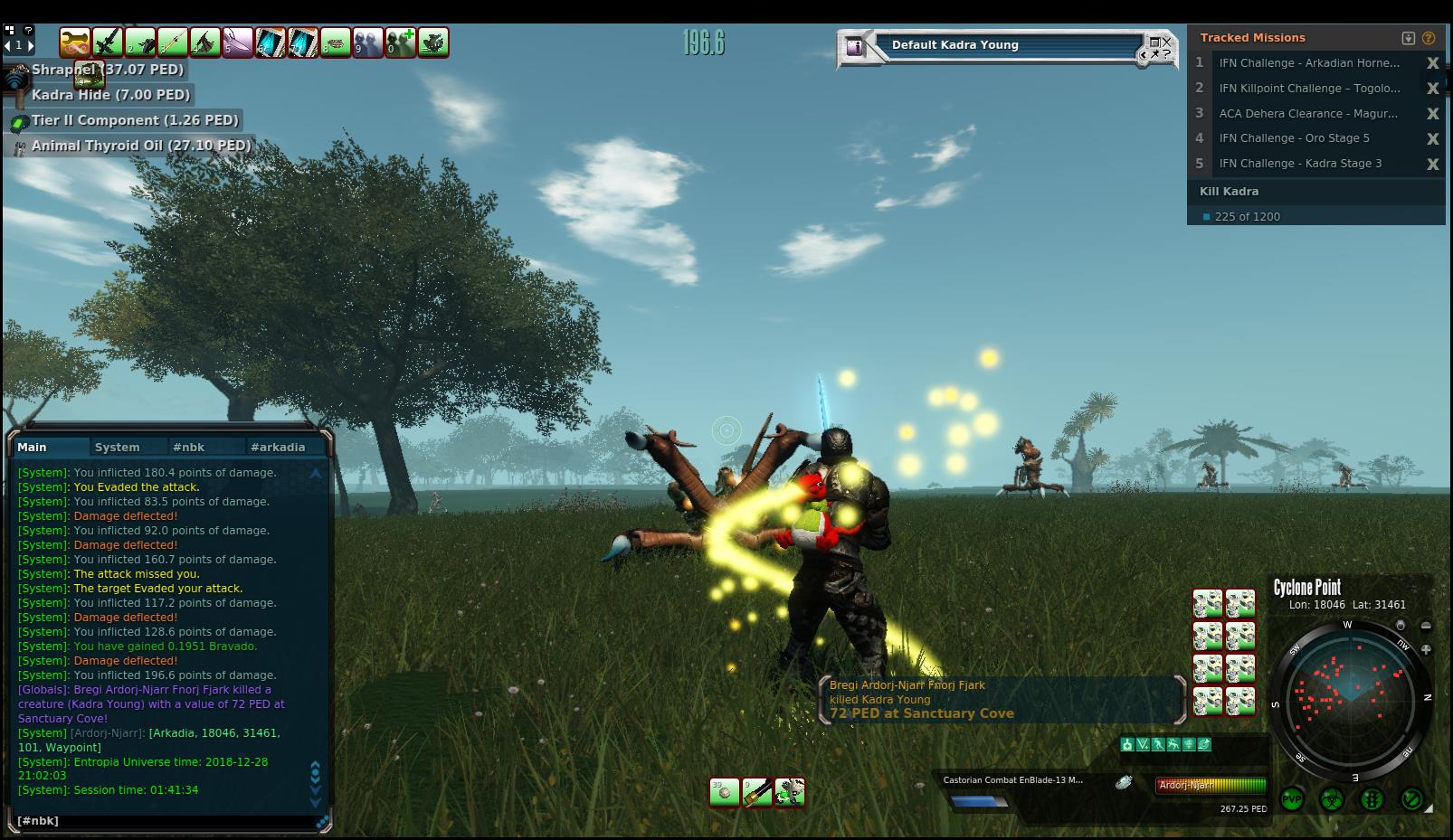Zoom in the radar with plus button
The height and width of the screenshot is (840, 1453).
pos(1426,649)
